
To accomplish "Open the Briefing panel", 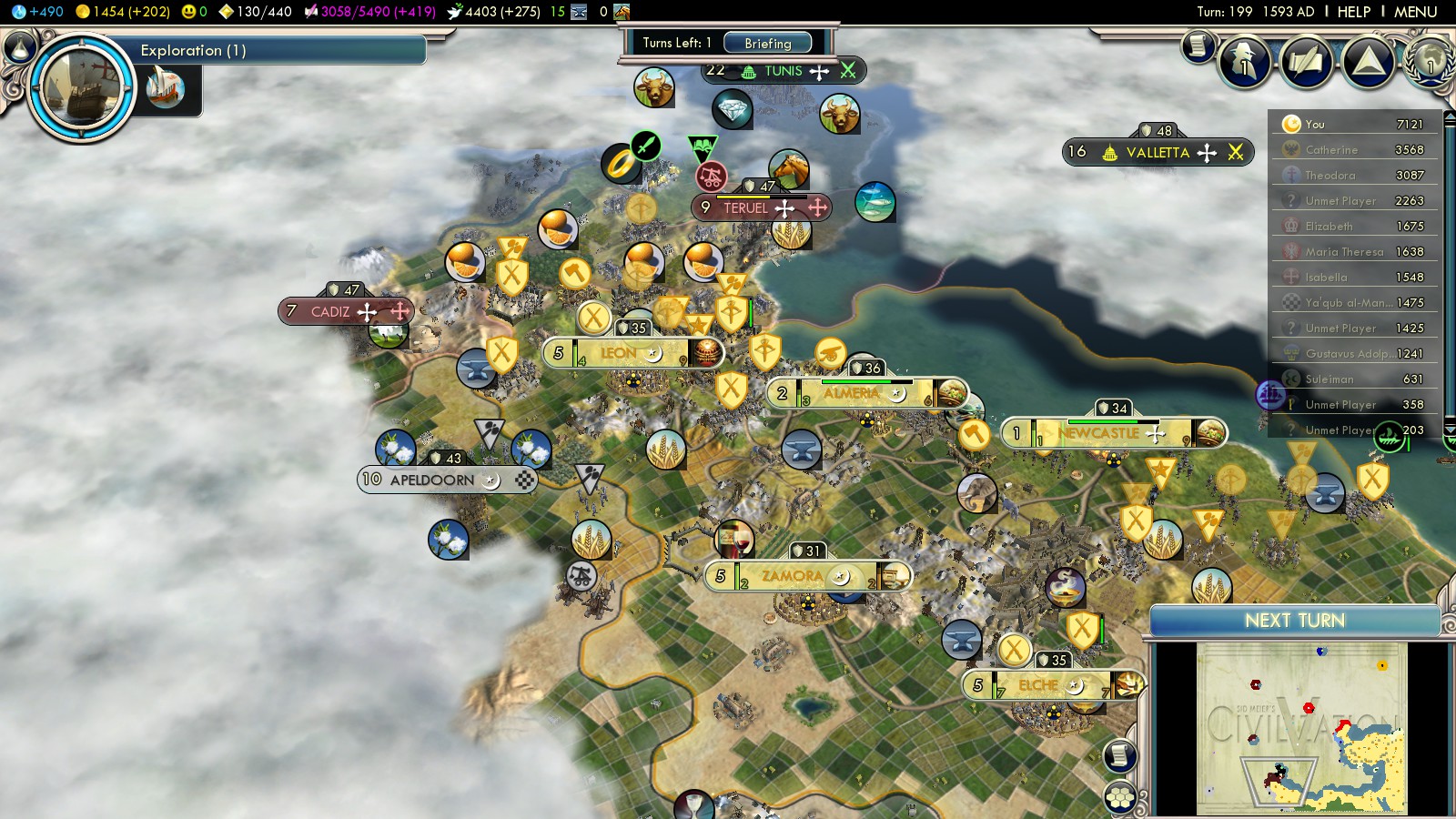I will click(768, 43).
